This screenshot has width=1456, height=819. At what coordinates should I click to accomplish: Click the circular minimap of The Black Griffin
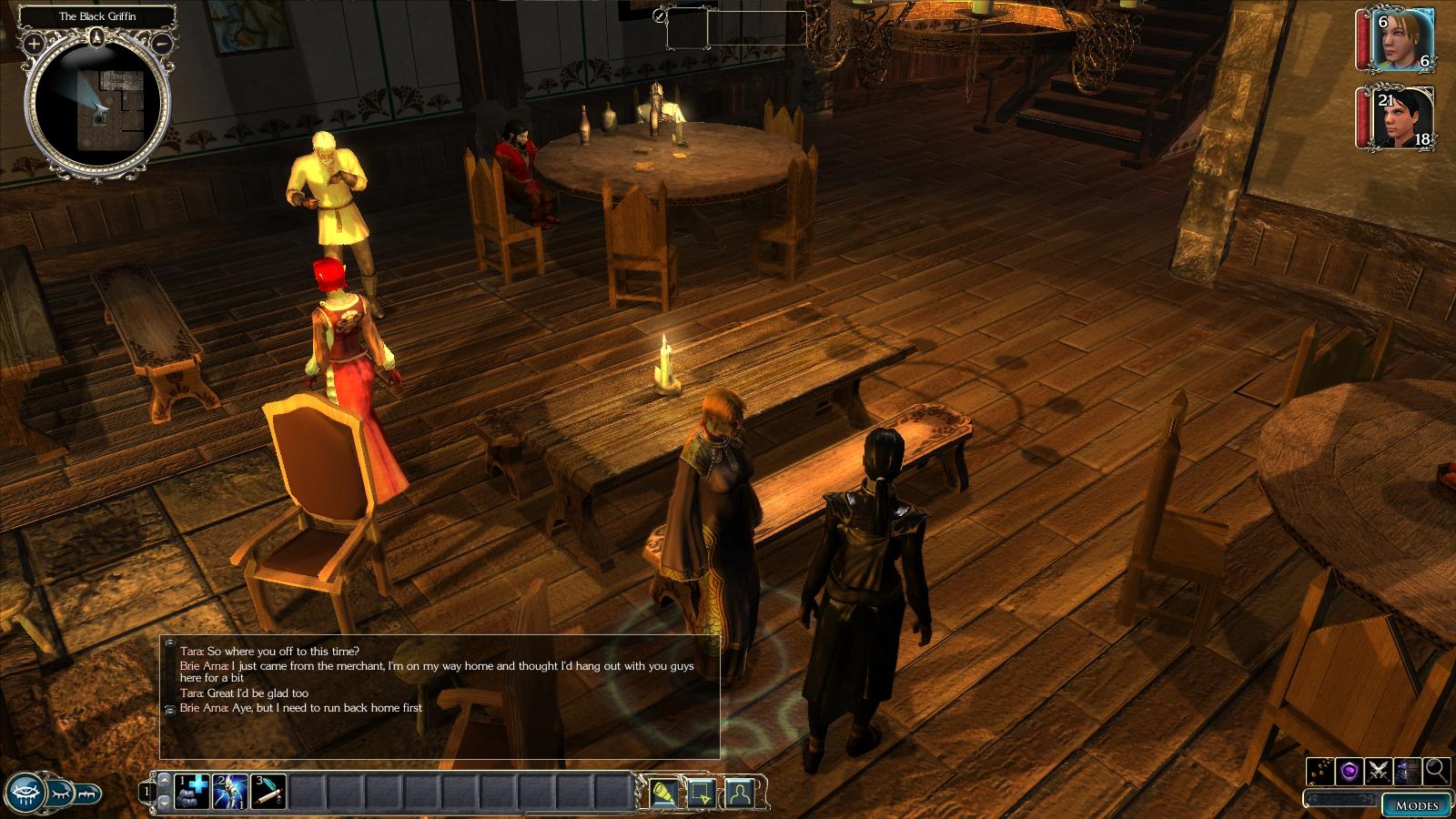point(97,107)
